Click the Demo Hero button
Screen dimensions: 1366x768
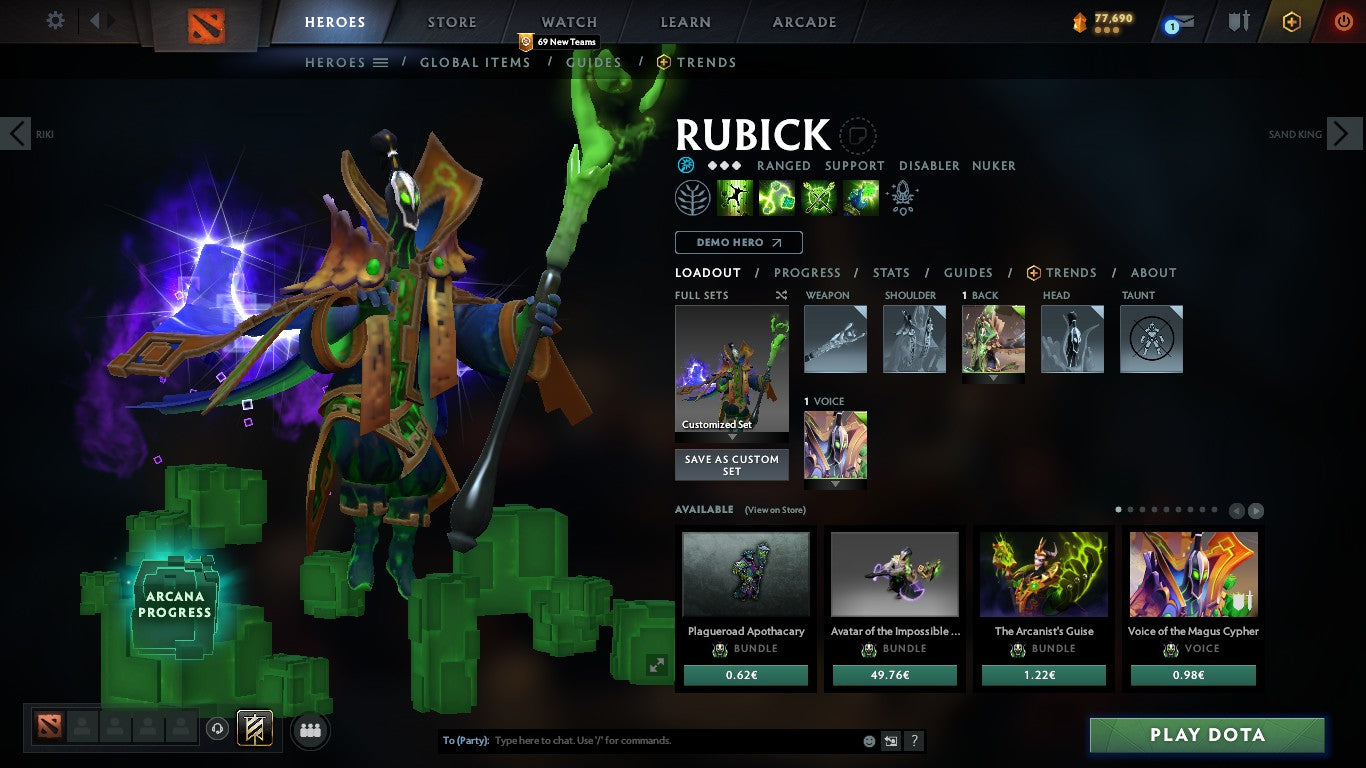pyautogui.click(x=737, y=242)
